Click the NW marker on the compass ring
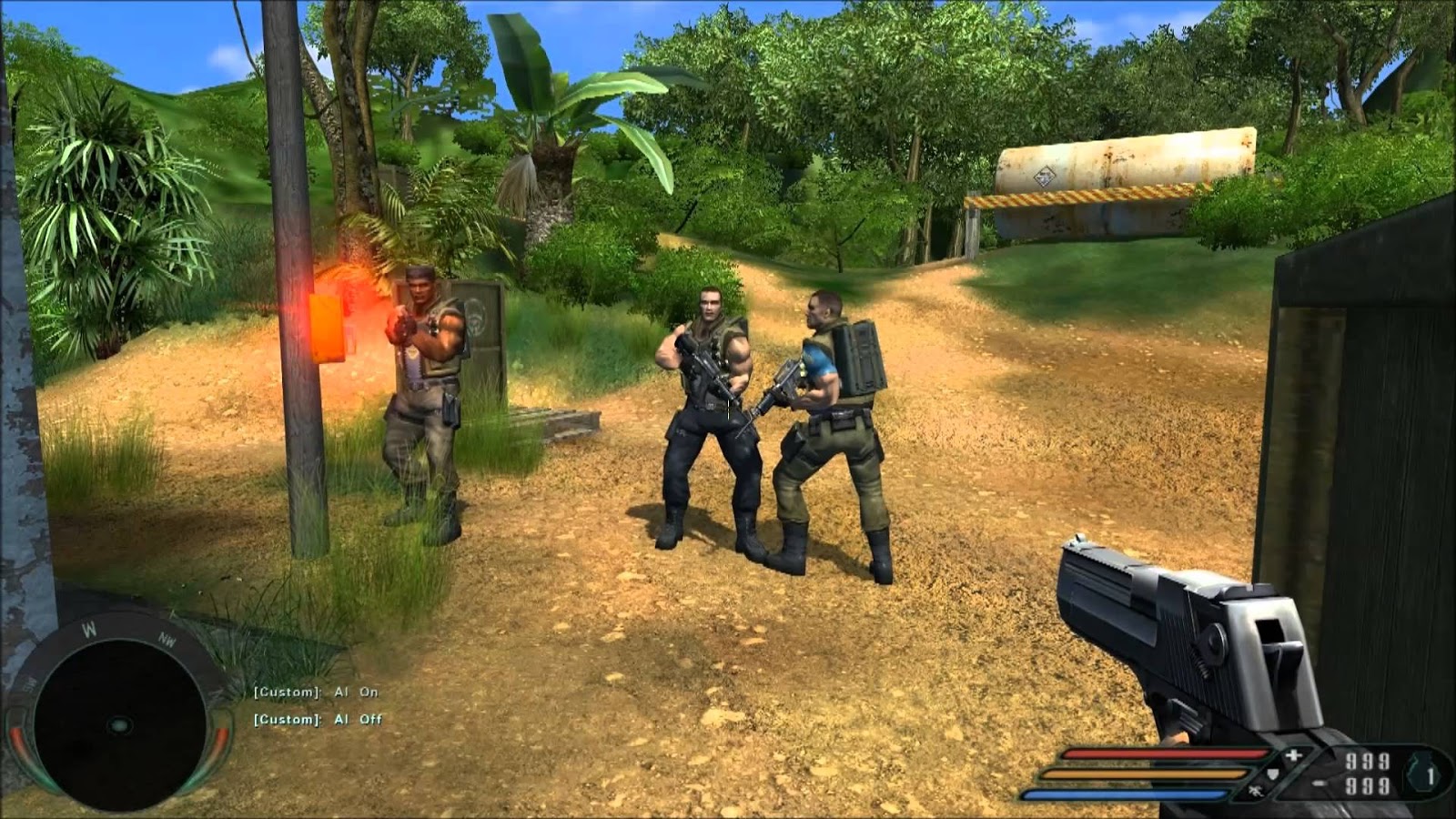The image size is (1456, 819). (x=167, y=638)
